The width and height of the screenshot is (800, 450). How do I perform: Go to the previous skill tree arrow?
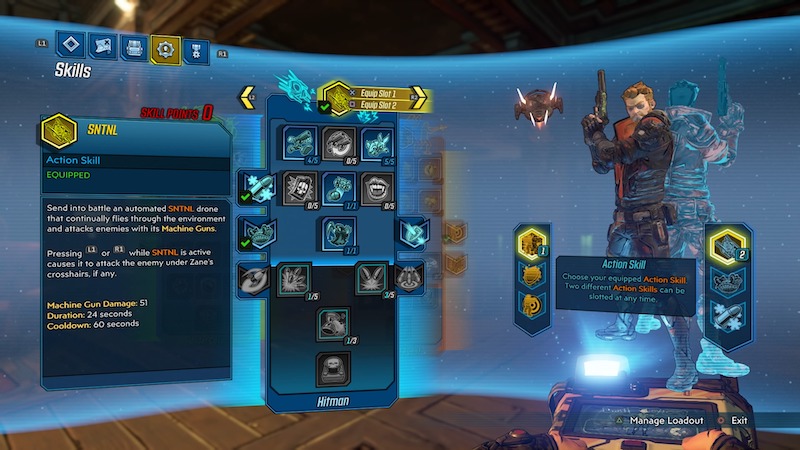coord(247,98)
